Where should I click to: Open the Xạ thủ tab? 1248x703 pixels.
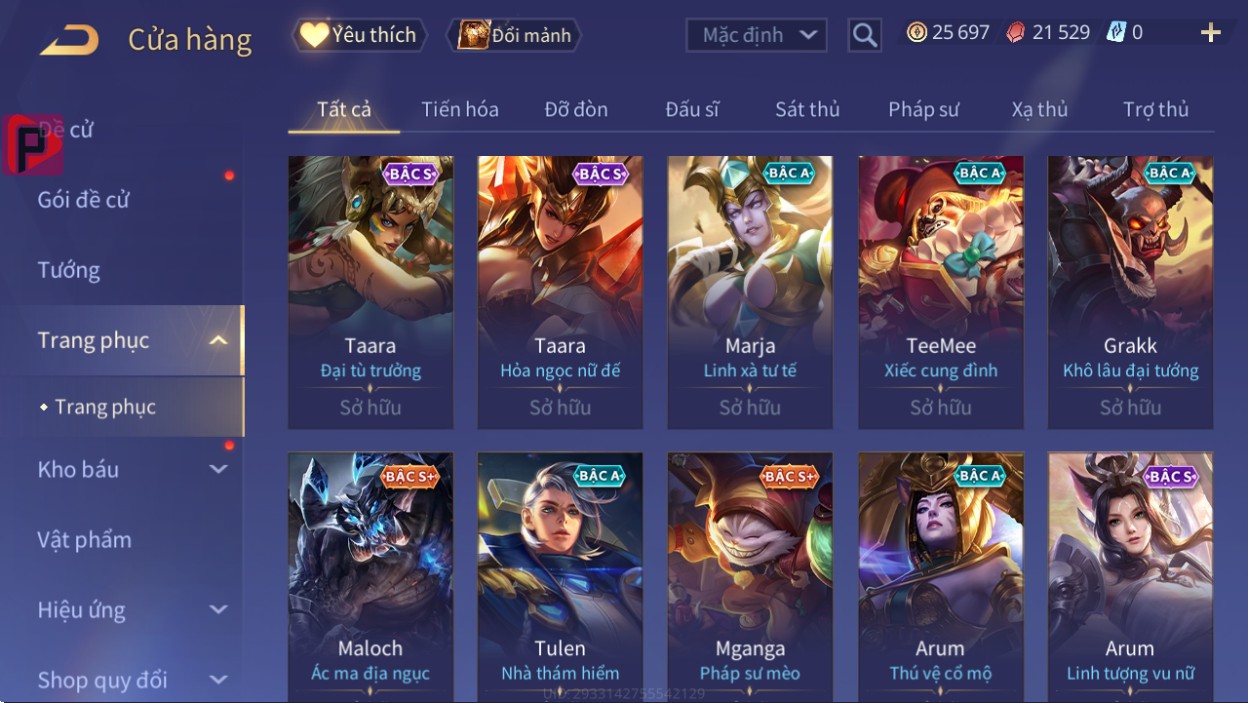(1039, 109)
